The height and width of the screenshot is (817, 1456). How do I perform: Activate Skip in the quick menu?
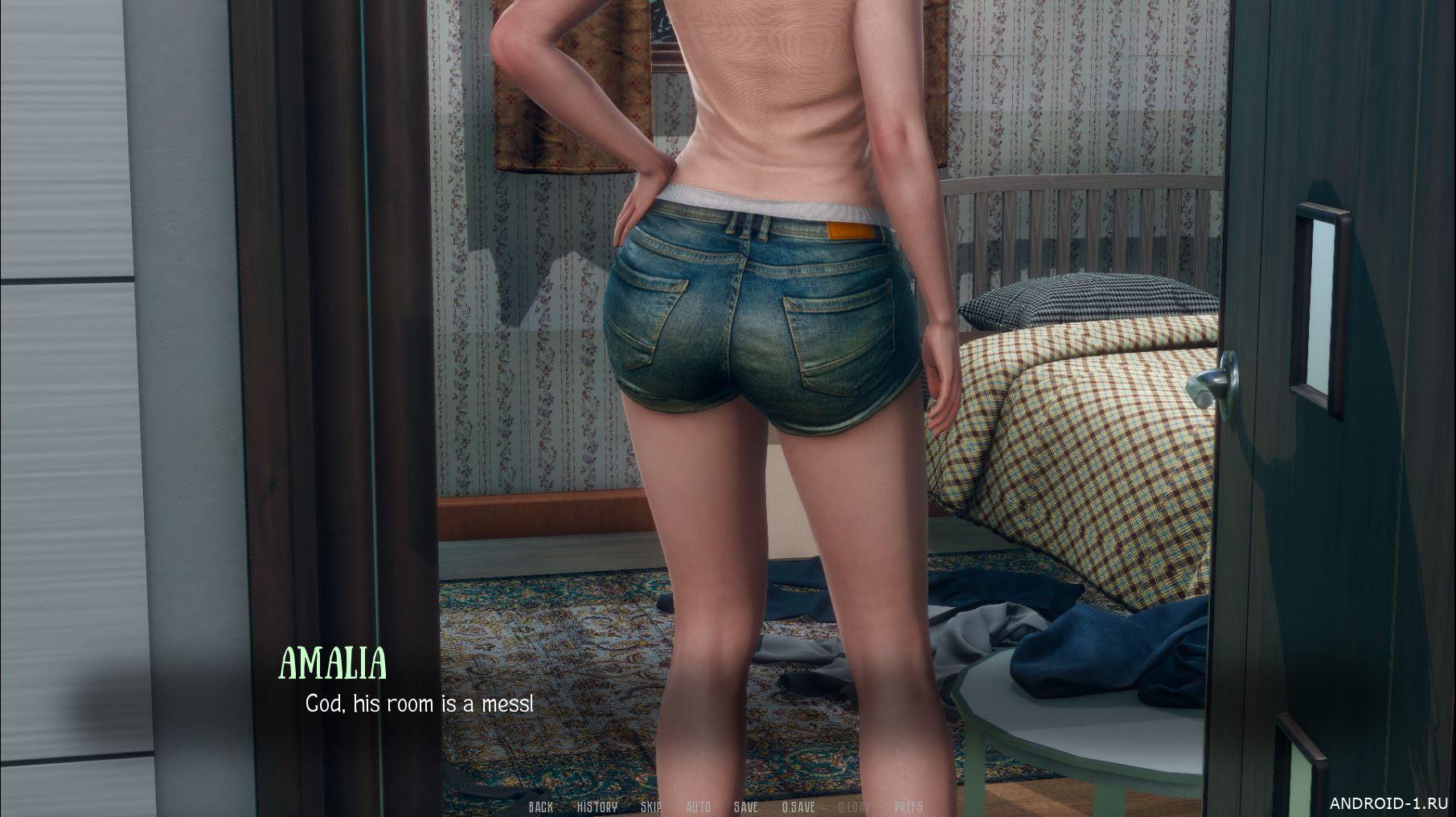(x=650, y=807)
